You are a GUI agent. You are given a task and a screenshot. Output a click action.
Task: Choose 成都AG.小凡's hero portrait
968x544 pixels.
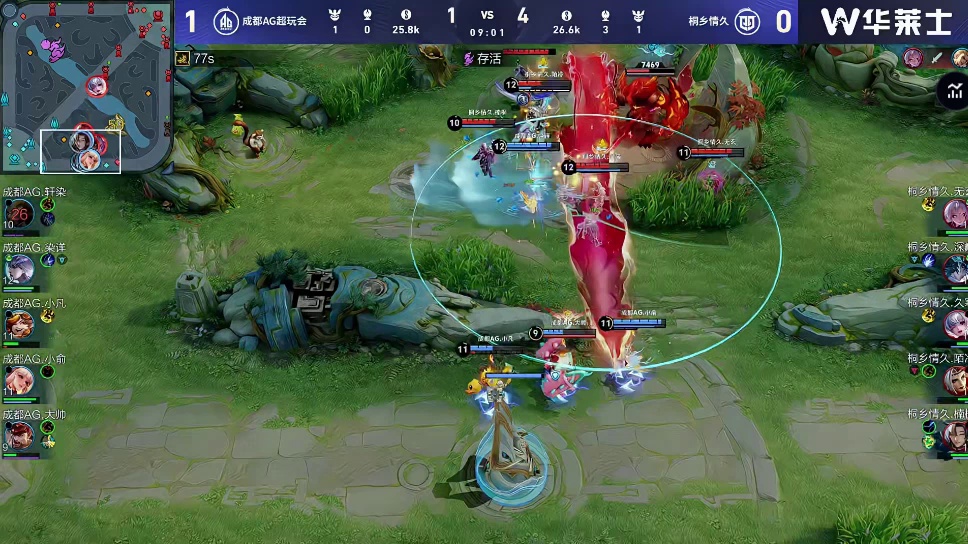(x=19, y=324)
